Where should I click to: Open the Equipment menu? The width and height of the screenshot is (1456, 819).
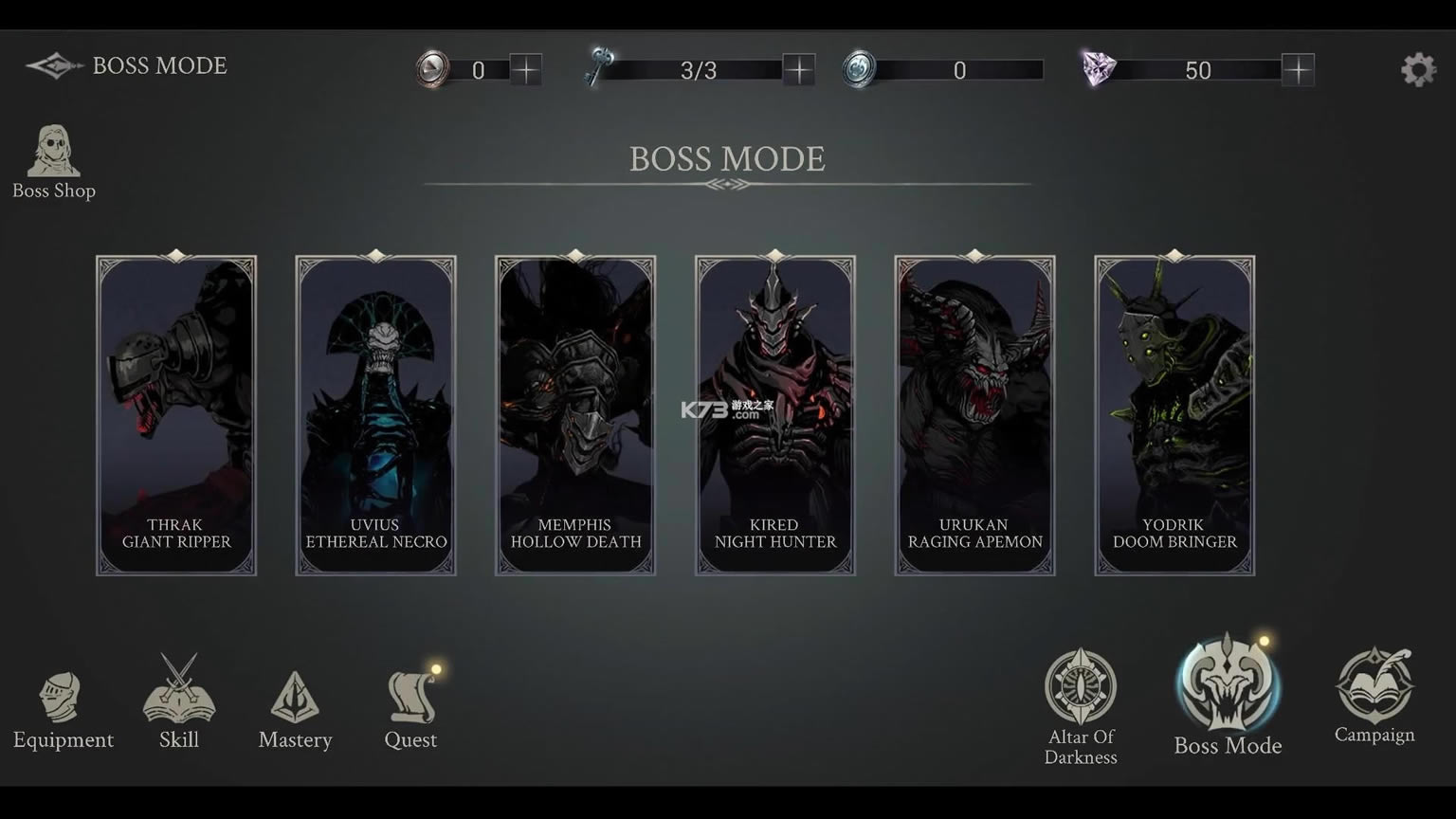pyautogui.click(x=63, y=709)
